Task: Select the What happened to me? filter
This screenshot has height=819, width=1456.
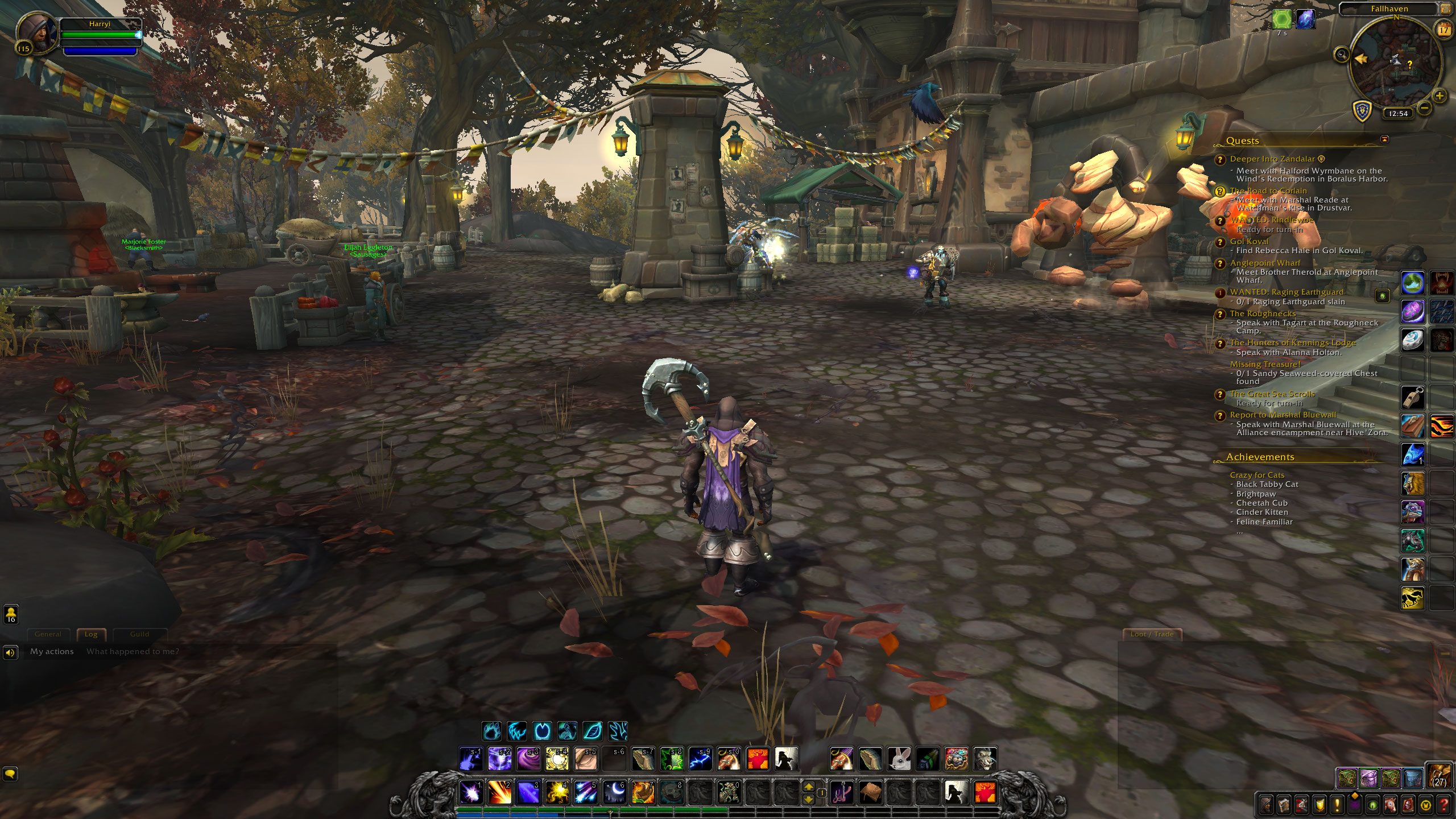Action: pyautogui.click(x=133, y=651)
